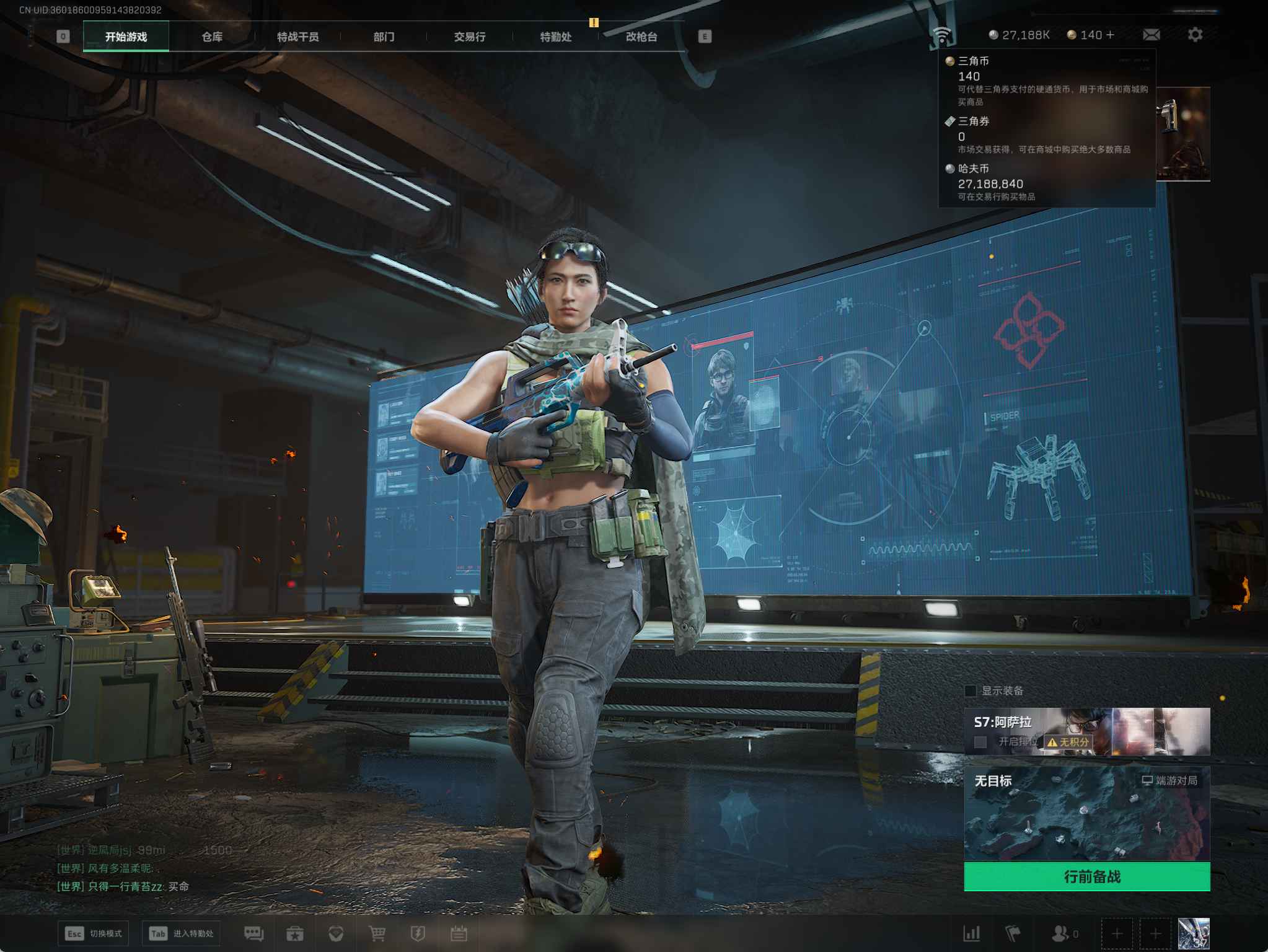Click the 三角币 add-currency plus button
The width and height of the screenshot is (1268, 952).
1110,35
